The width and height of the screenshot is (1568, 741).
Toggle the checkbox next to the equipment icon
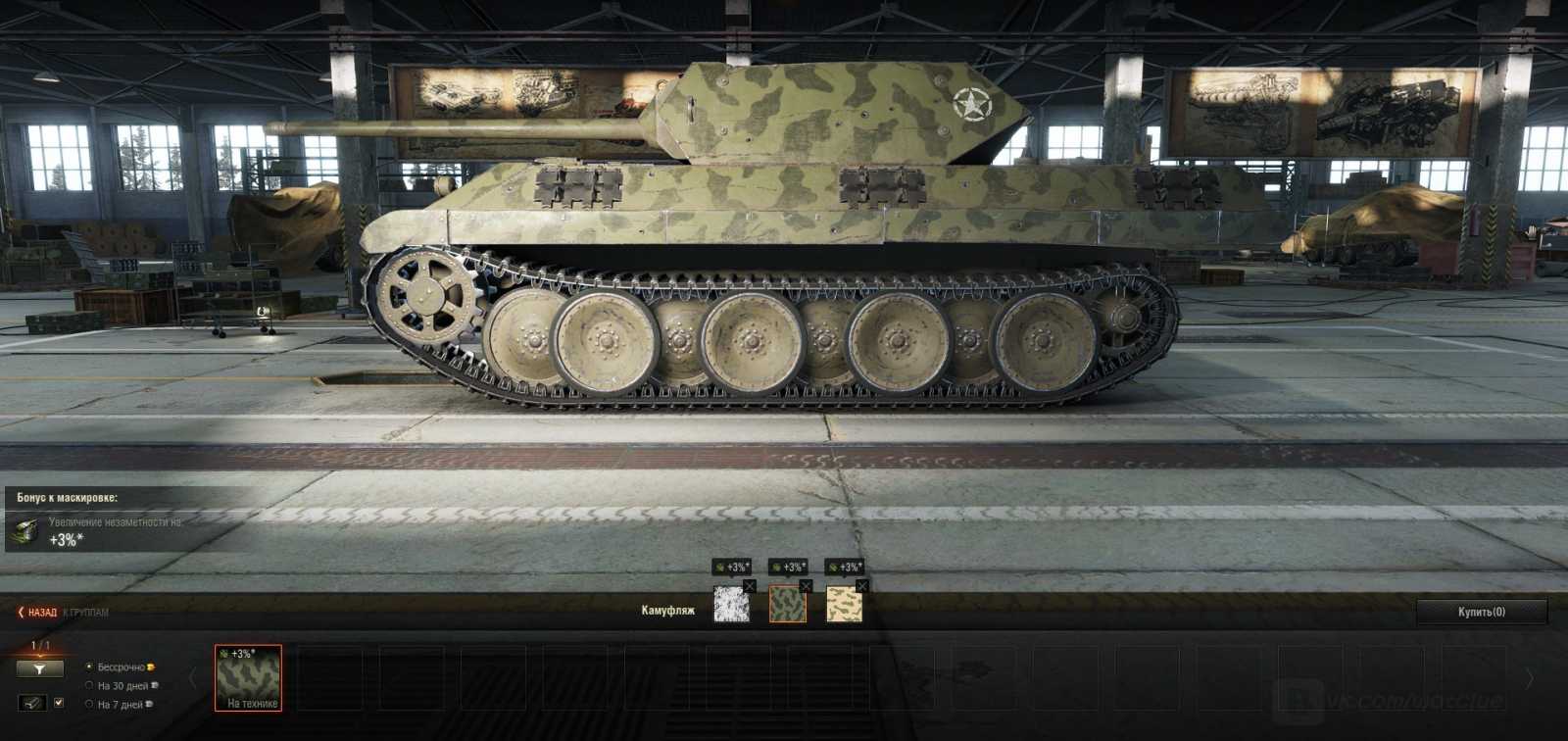(x=59, y=703)
